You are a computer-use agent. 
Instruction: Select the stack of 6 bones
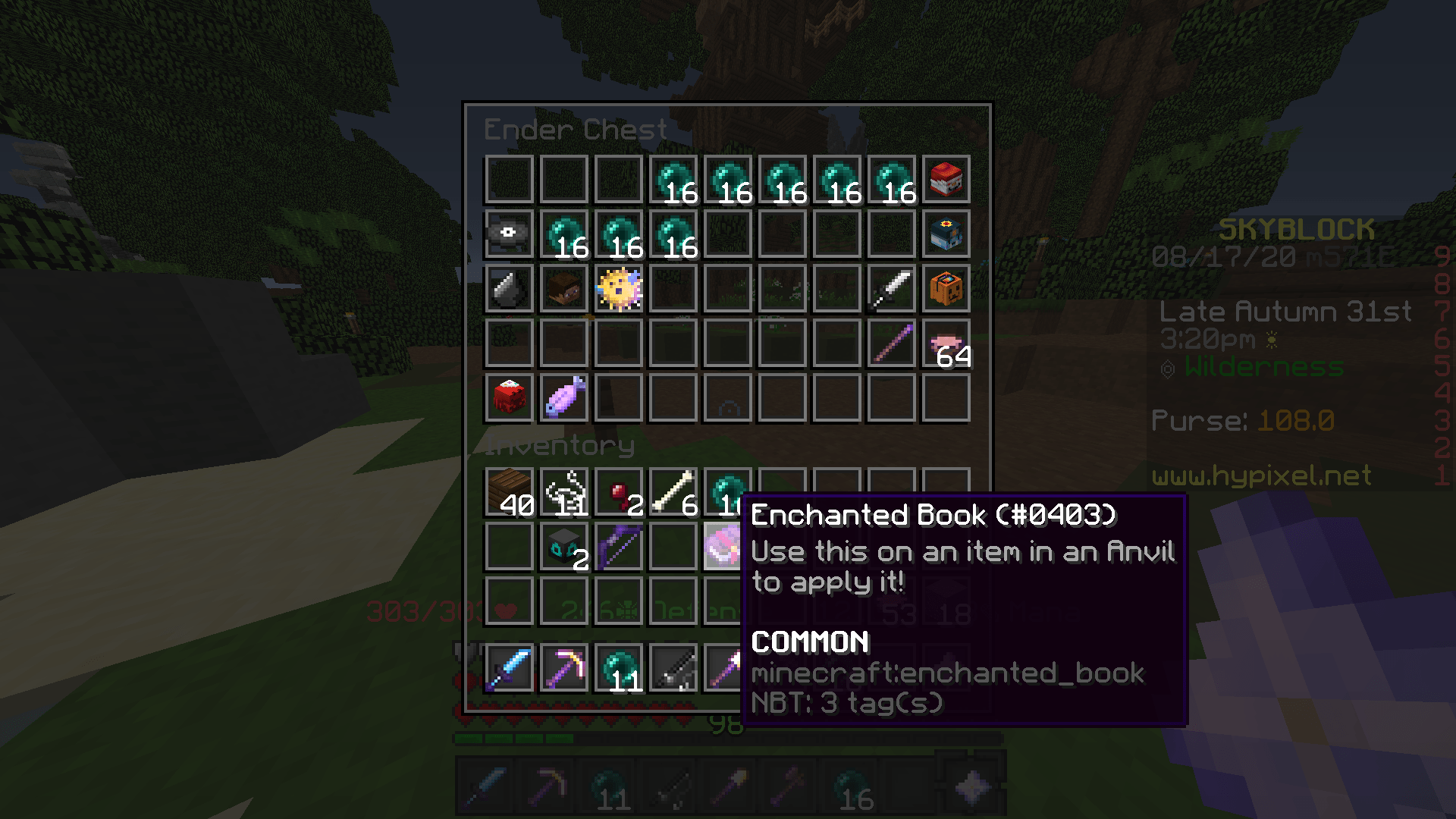[673, 491]
